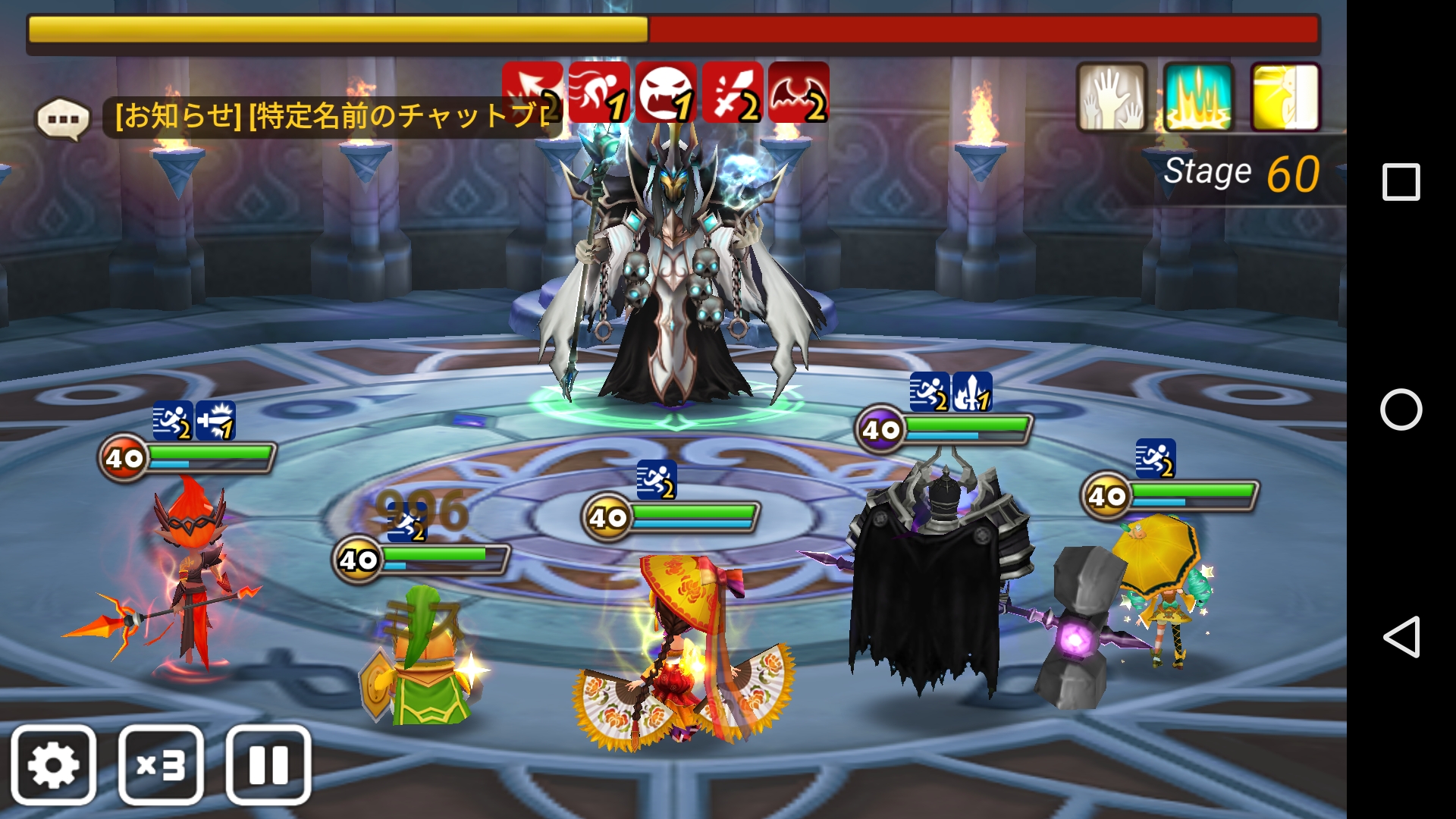The width and height of the screenshot is (1456, 819).
Task: Open the chat speech bubble
Action: click(63, 119)
